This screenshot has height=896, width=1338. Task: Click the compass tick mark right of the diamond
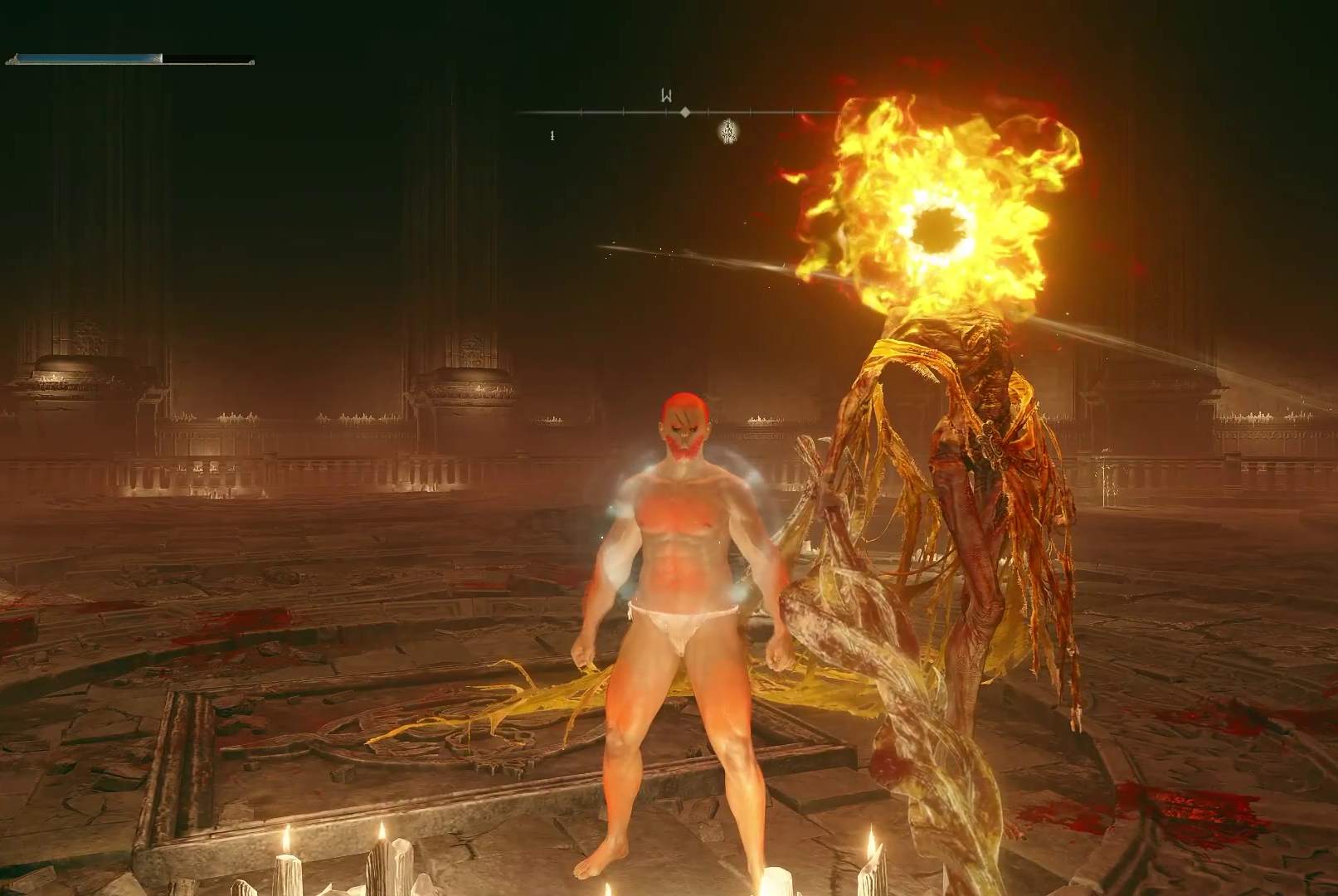pos(708,111)
